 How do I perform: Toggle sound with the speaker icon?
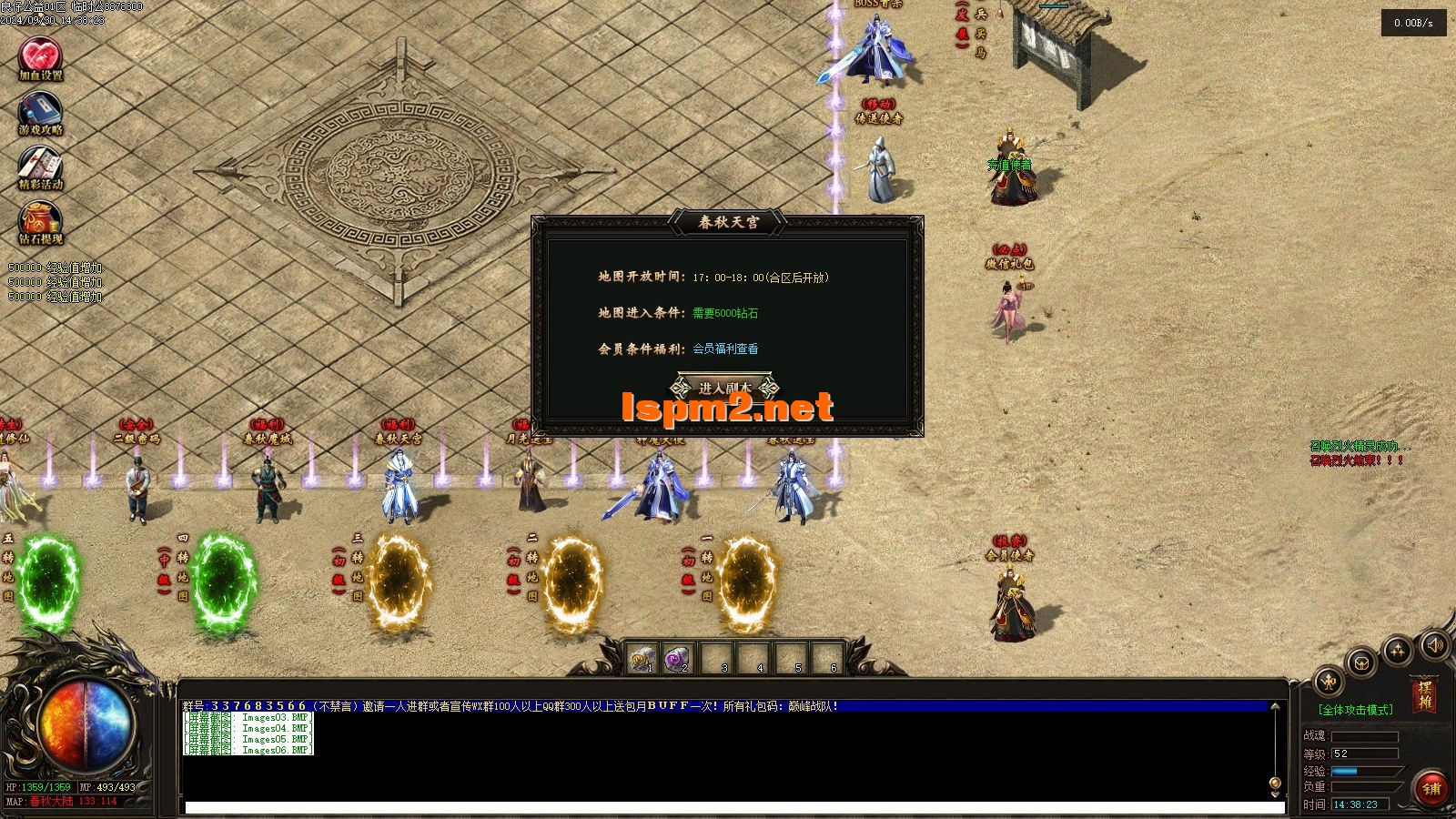1434,646
